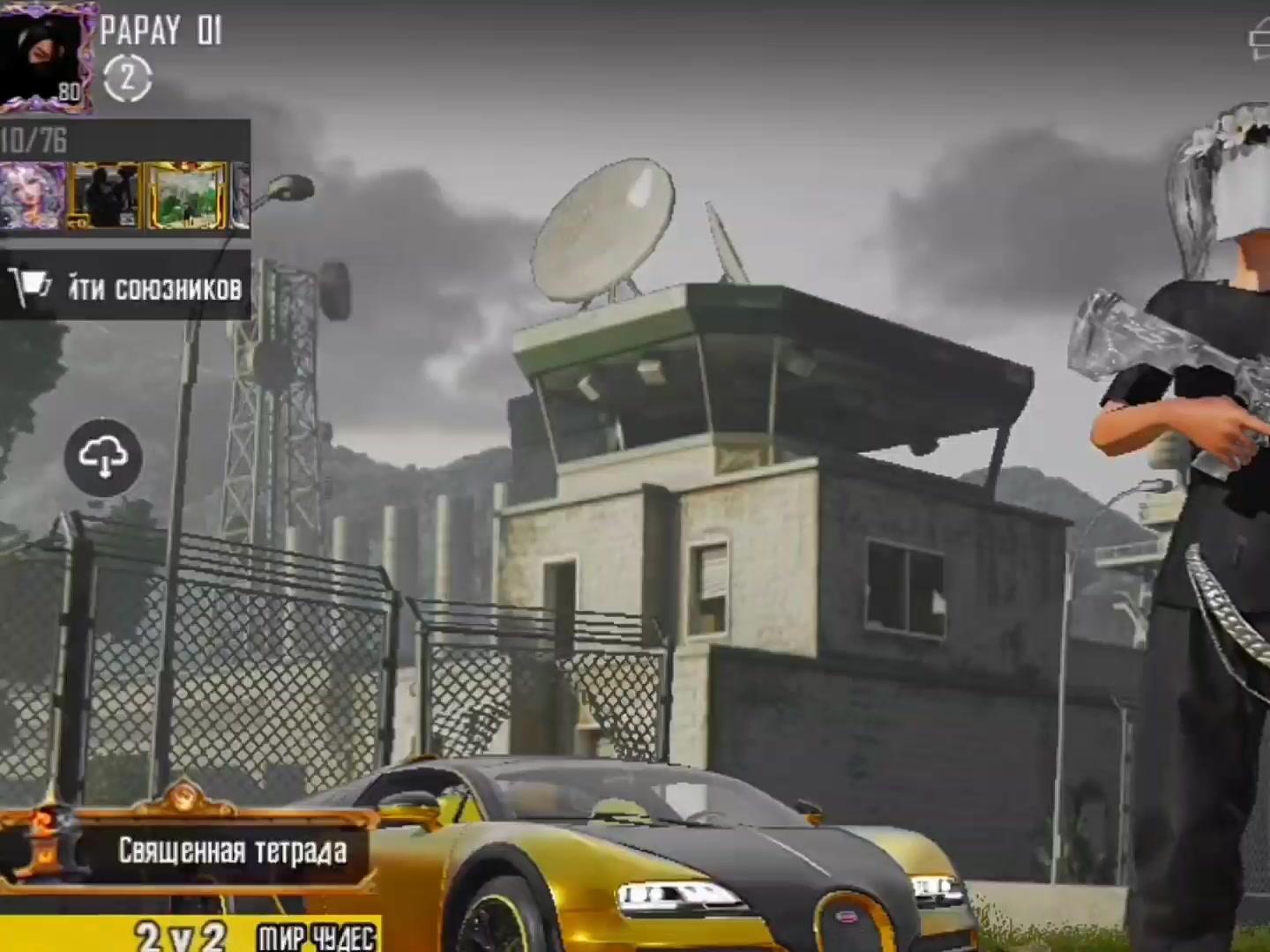This screenshot has height=952, width=1270.
Task: Select the dark figure friend avatar
Action: click(x=104, y=196)
